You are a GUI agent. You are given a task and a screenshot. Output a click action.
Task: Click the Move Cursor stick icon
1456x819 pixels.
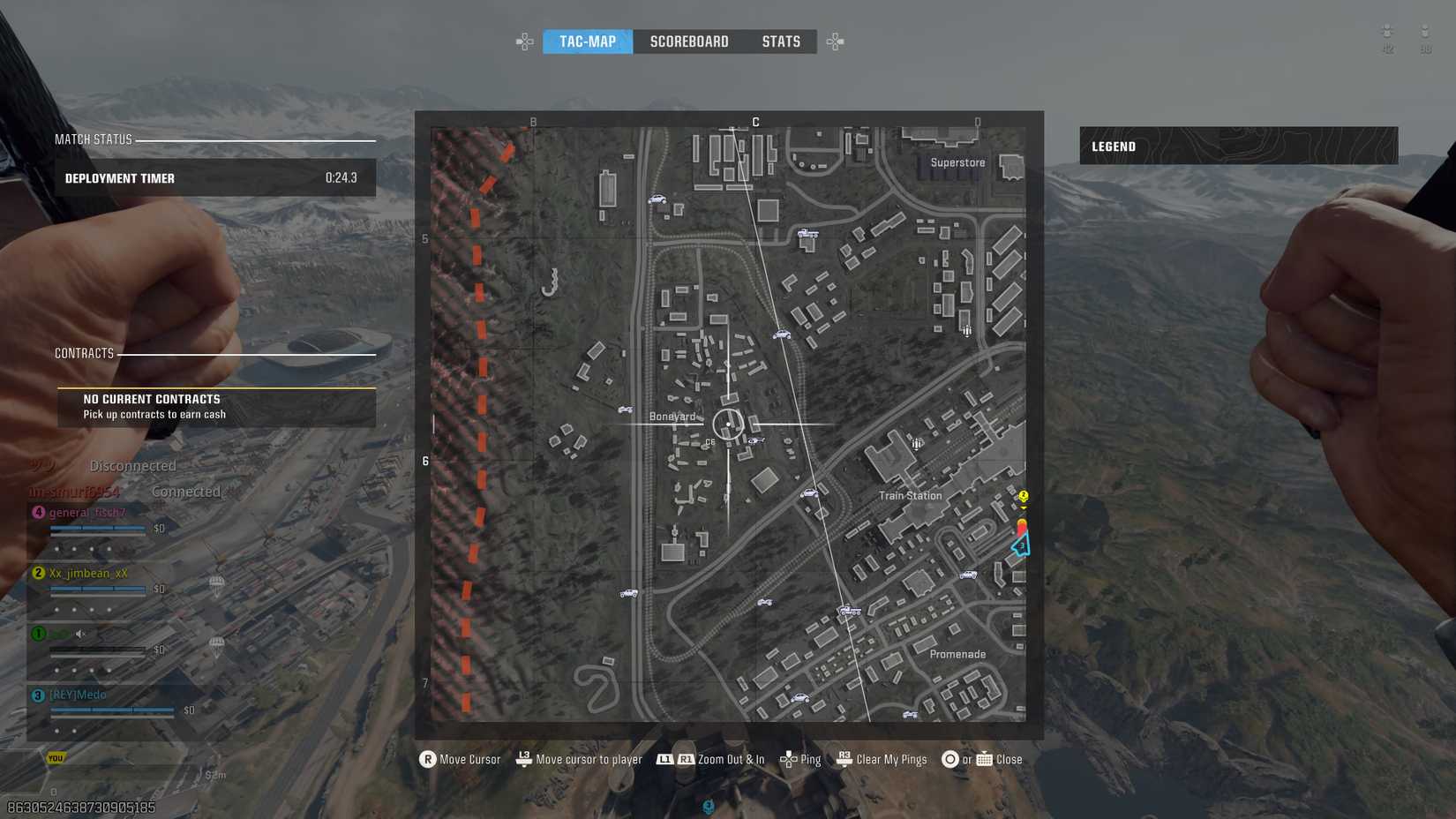click(428, 759)
